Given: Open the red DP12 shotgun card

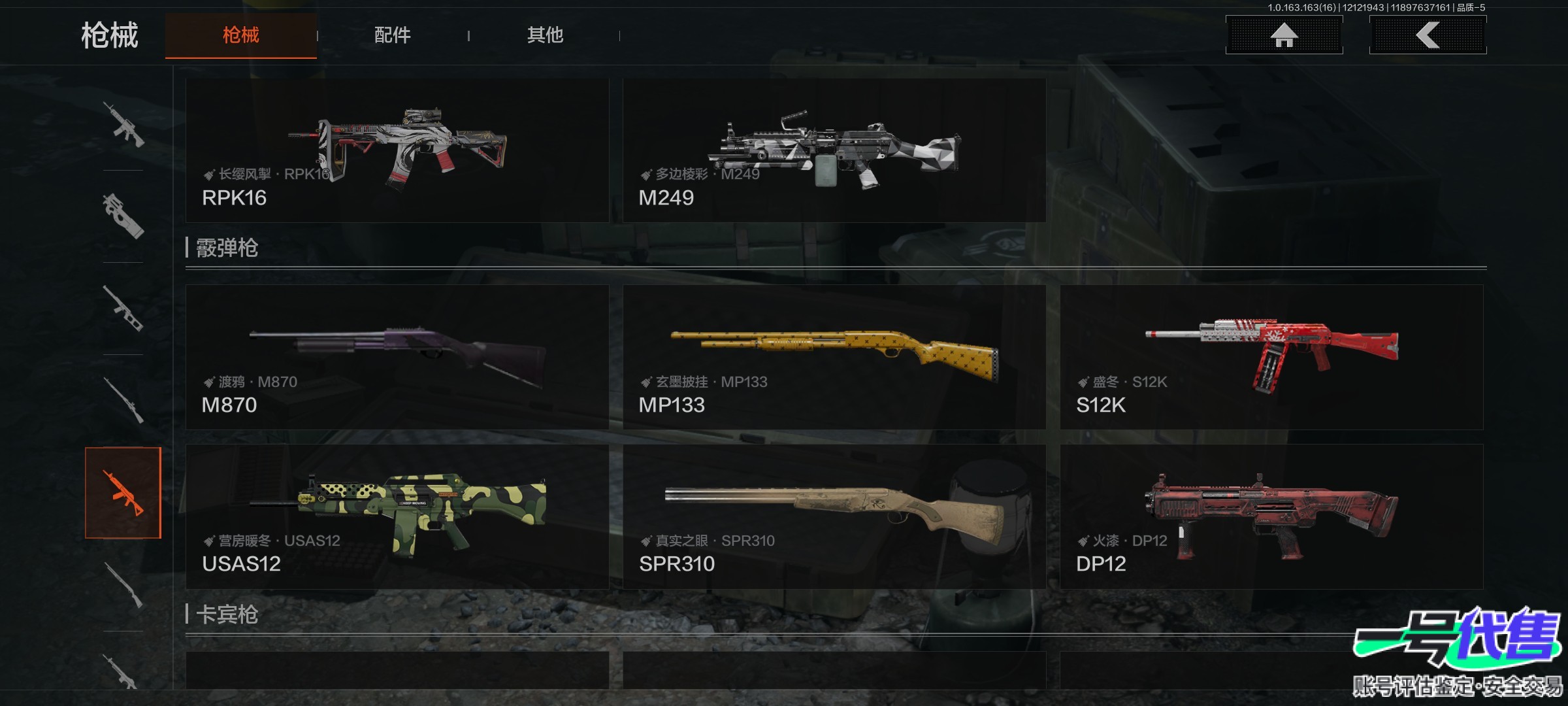Looking at the screenshot, I should click(x=1271, y=516).
